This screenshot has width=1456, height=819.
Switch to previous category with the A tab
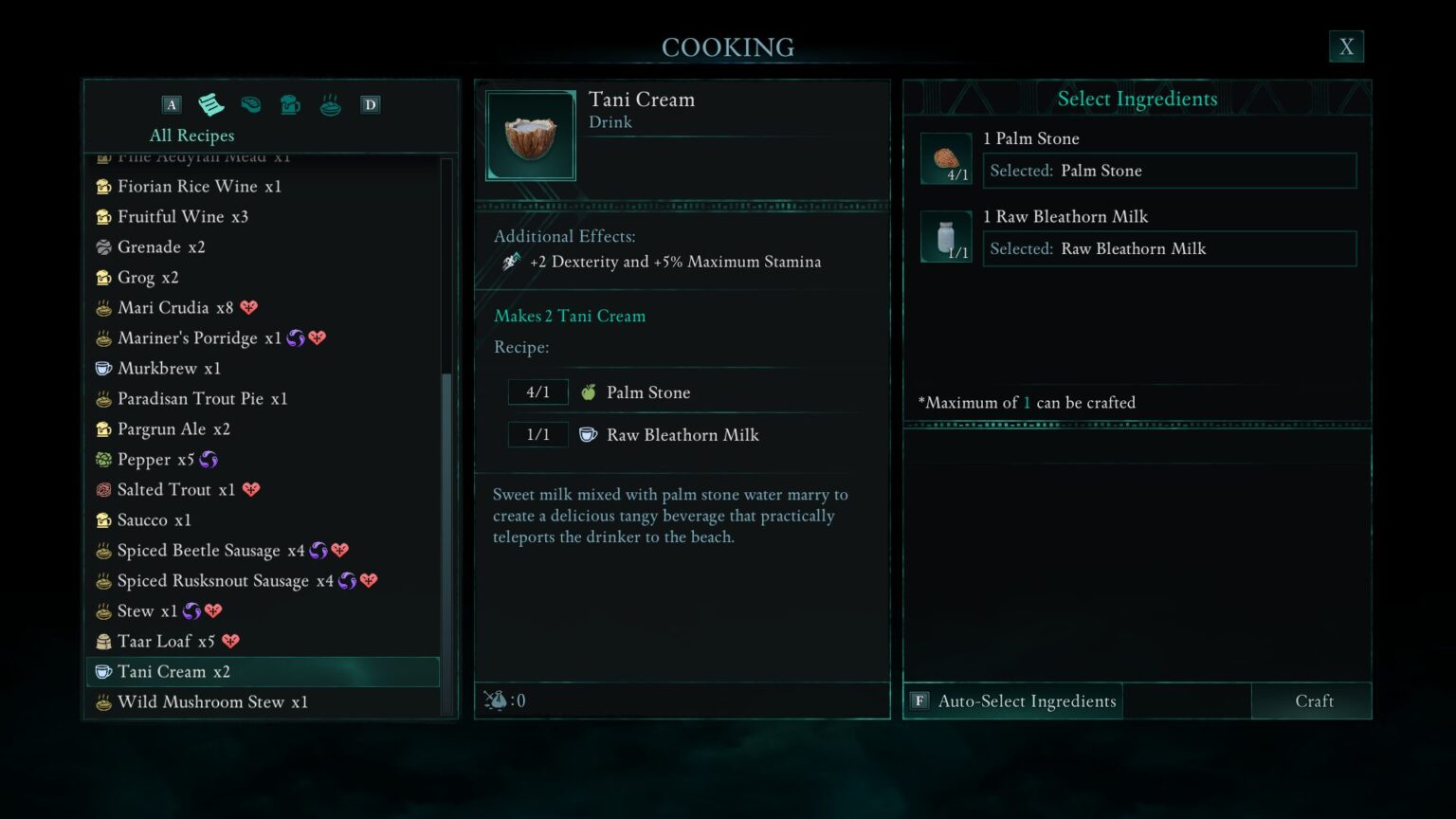click(172, 104)
